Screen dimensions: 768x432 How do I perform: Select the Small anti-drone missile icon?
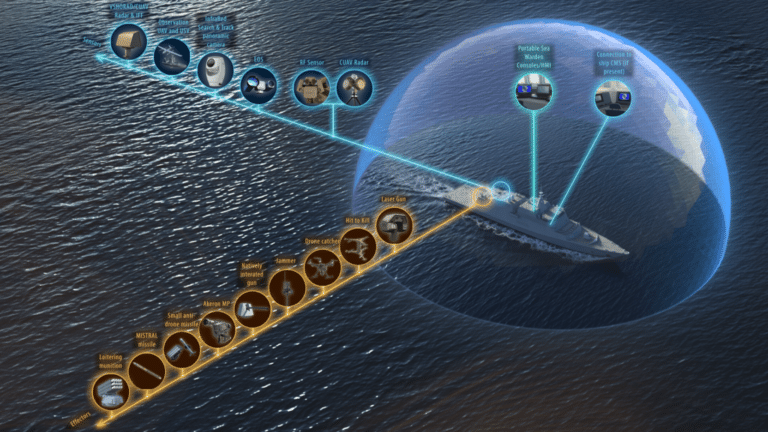181,349
